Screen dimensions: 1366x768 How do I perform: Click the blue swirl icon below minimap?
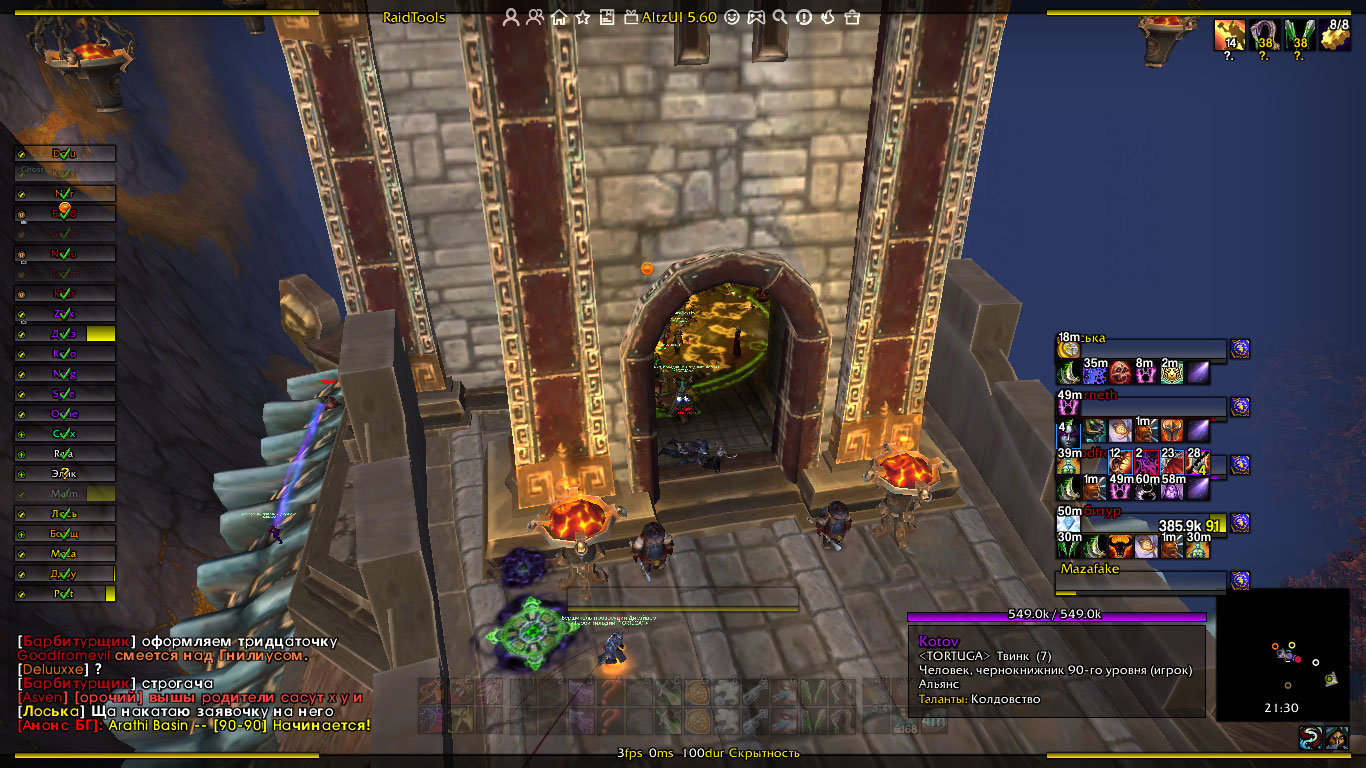(x=1309, y=738)
